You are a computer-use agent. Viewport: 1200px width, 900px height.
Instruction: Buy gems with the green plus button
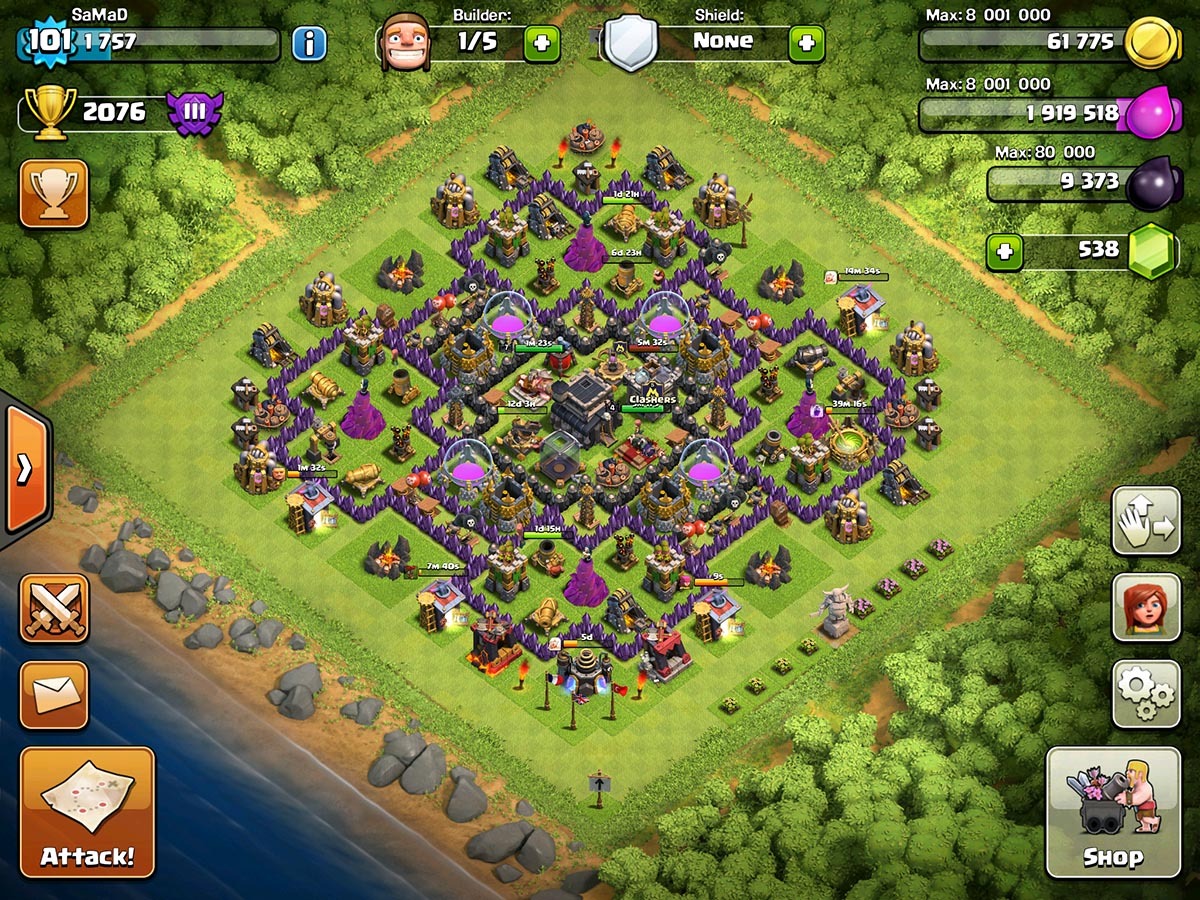pyautogui.click(x=1005, y=252)
